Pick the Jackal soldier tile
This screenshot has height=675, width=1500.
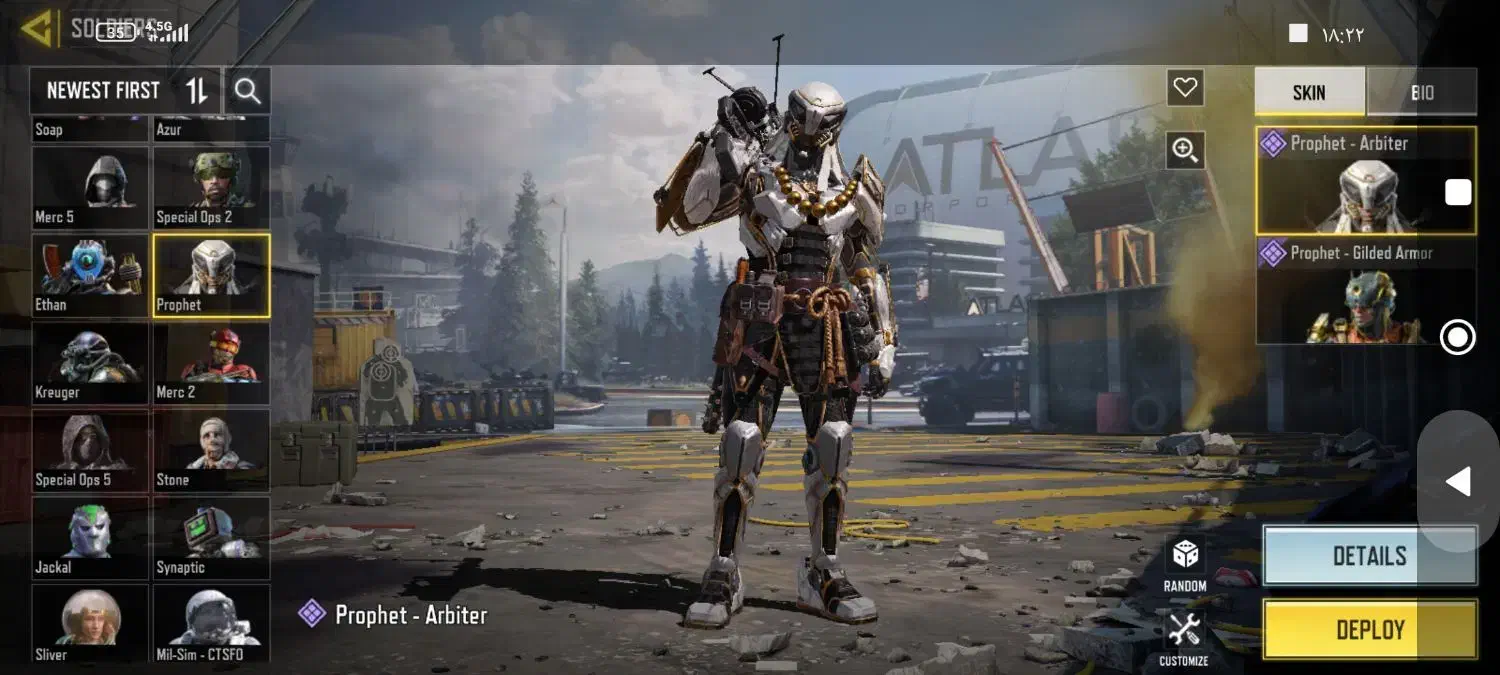tap(90, 538)
